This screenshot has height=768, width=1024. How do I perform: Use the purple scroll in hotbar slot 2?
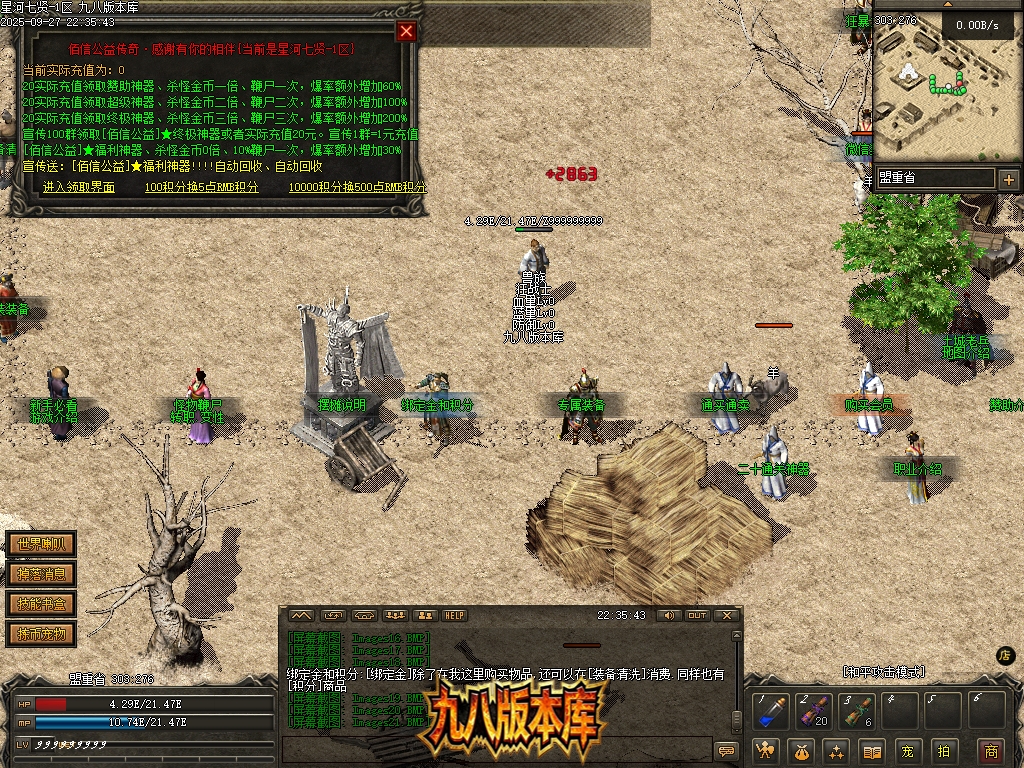[x=814, y=711]
